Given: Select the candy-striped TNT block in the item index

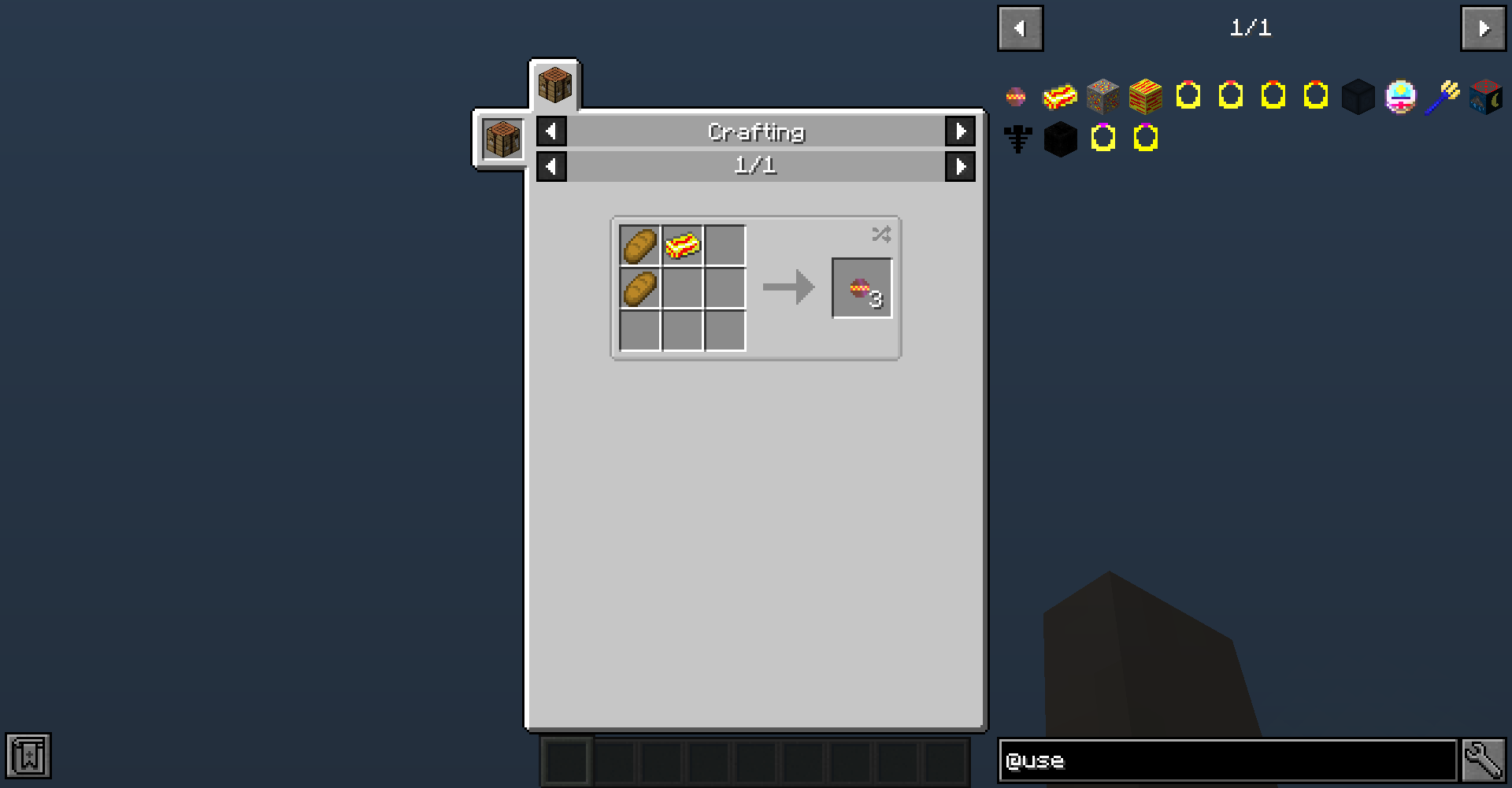Looking at the screenshot, I should coord(1146,96).
